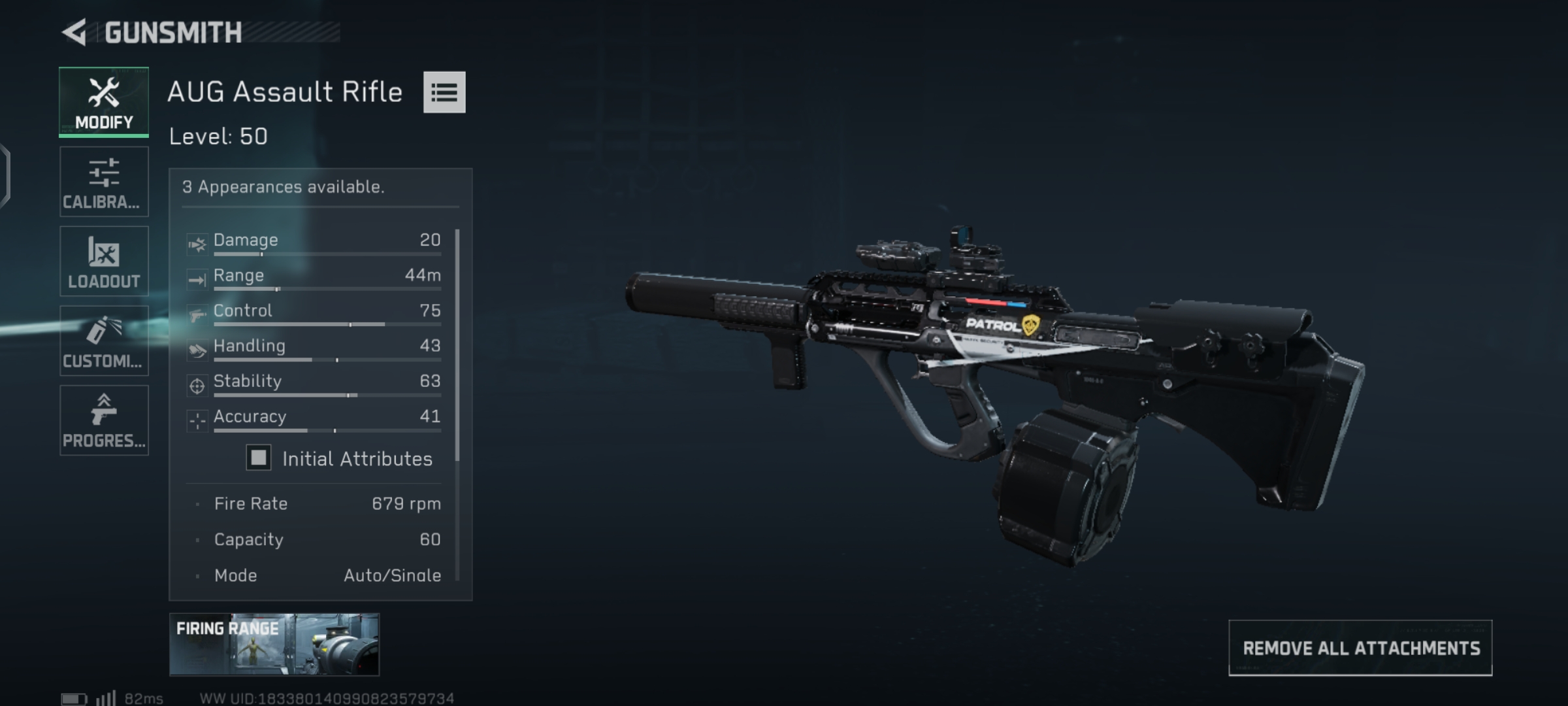Open the weapon details list icon
The height and width of the screenshot is (706, 1568).
[444, 92]
